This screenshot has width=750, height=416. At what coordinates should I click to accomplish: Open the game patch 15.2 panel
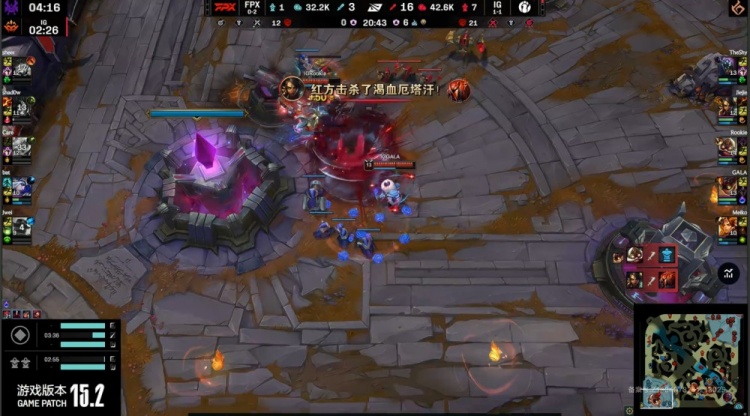[60, 392]
